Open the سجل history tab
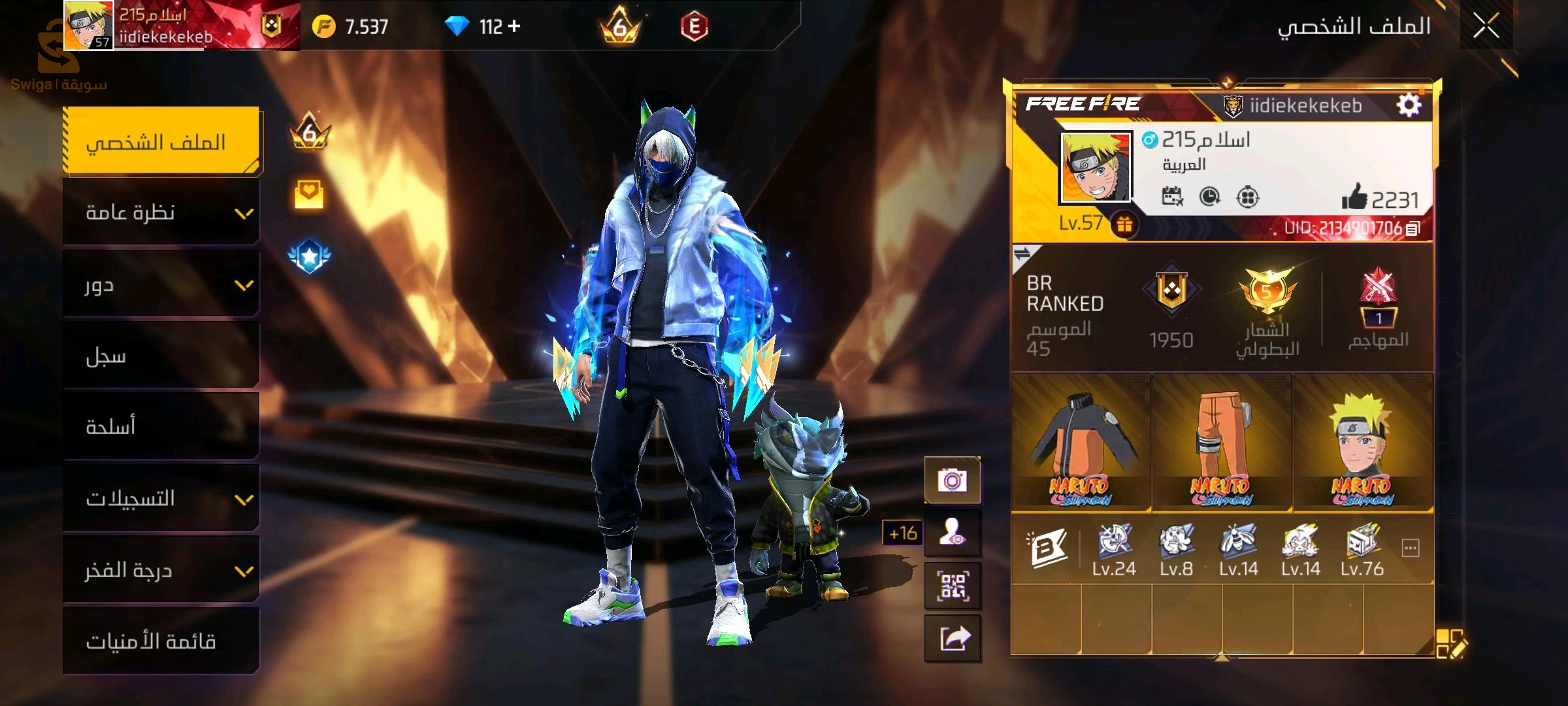 pyautogui.click(x=161, y=356)
